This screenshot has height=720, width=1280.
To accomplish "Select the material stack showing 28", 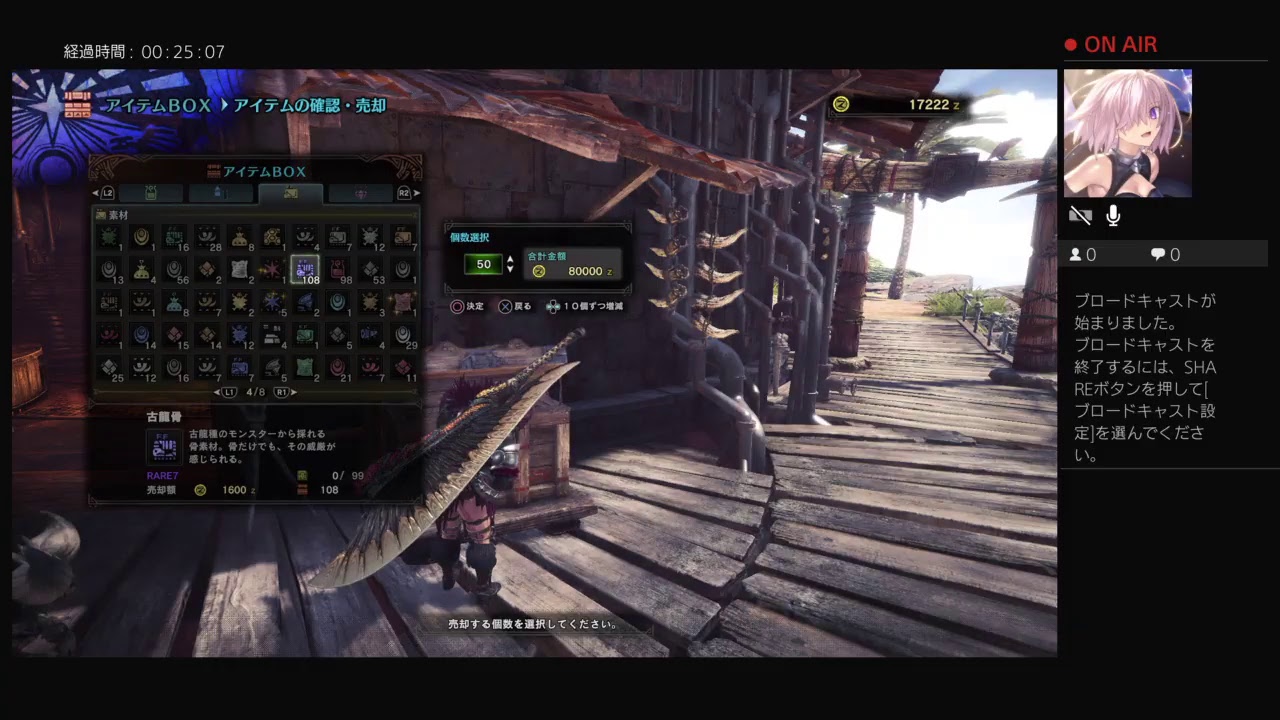I will (x=207, y=237).
